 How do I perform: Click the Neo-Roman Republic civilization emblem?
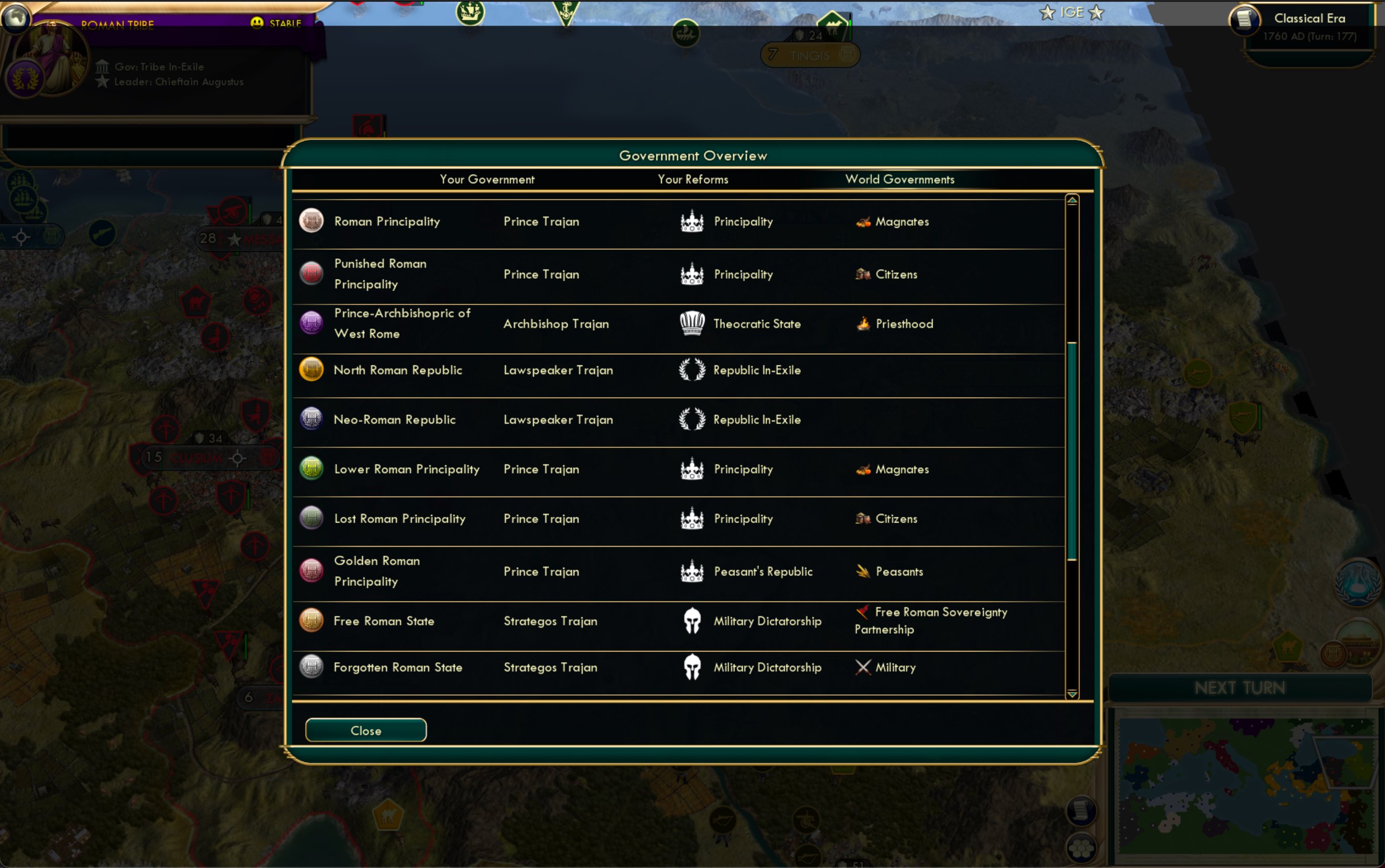311,419
